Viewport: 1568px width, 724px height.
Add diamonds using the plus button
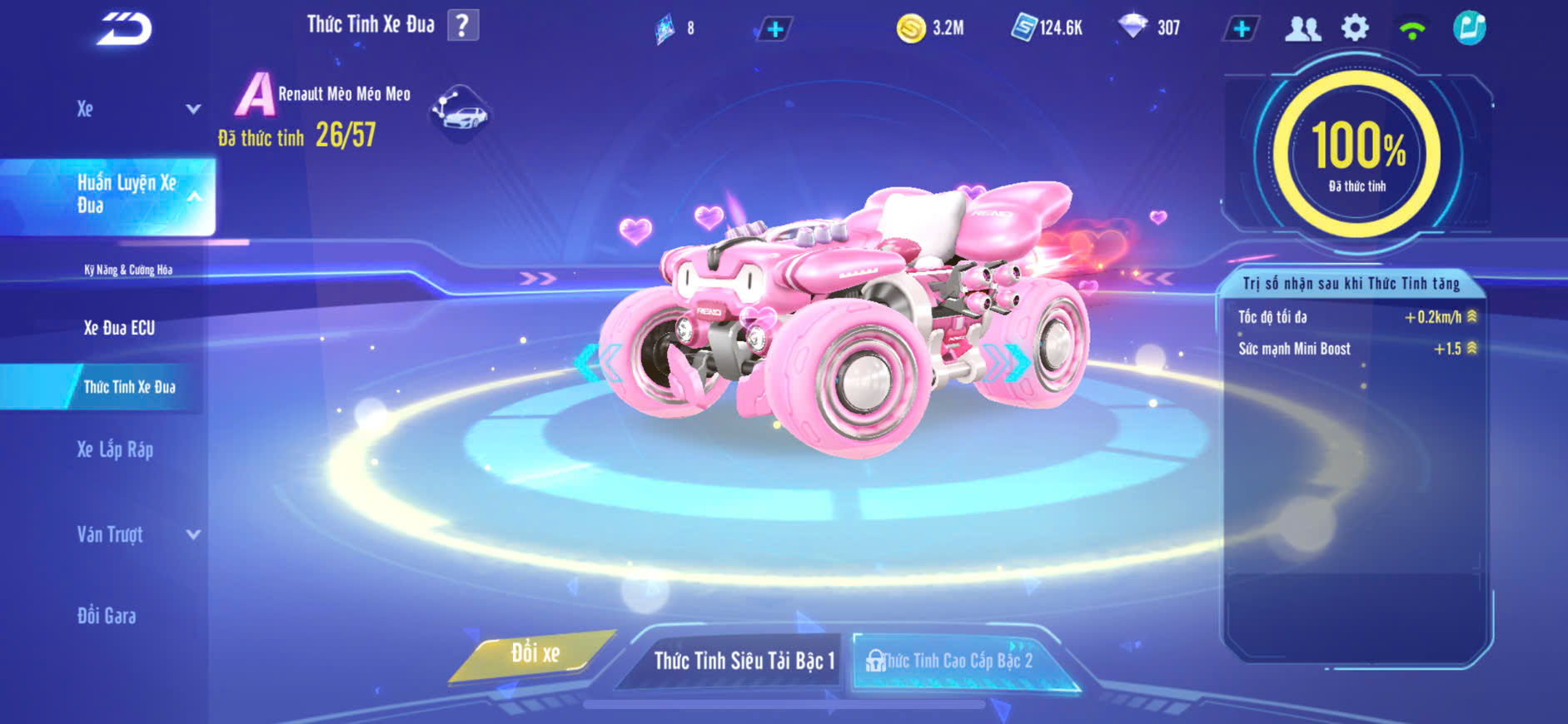point(1242,29)
